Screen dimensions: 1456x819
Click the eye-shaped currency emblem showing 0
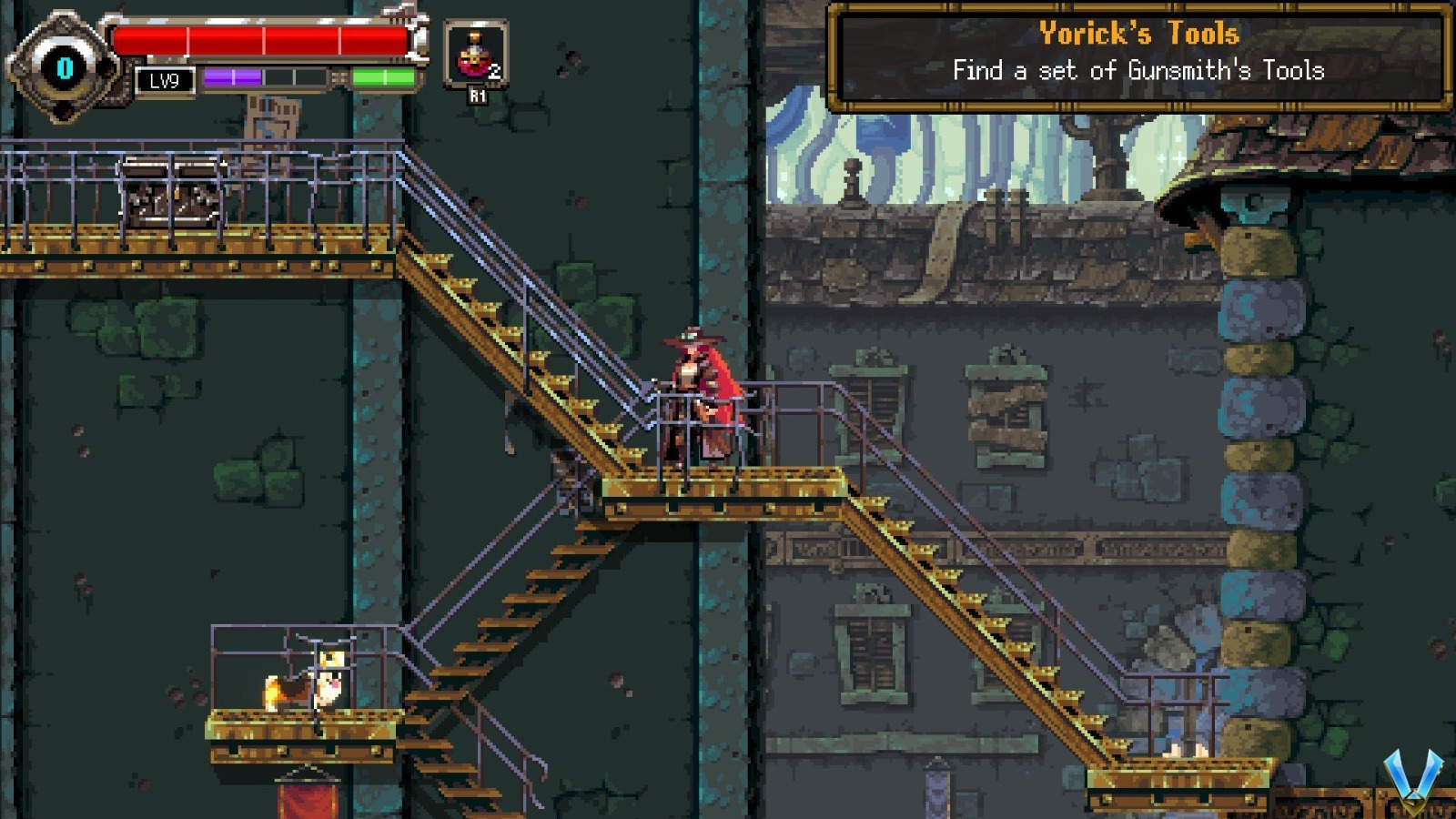coord(64,66)
